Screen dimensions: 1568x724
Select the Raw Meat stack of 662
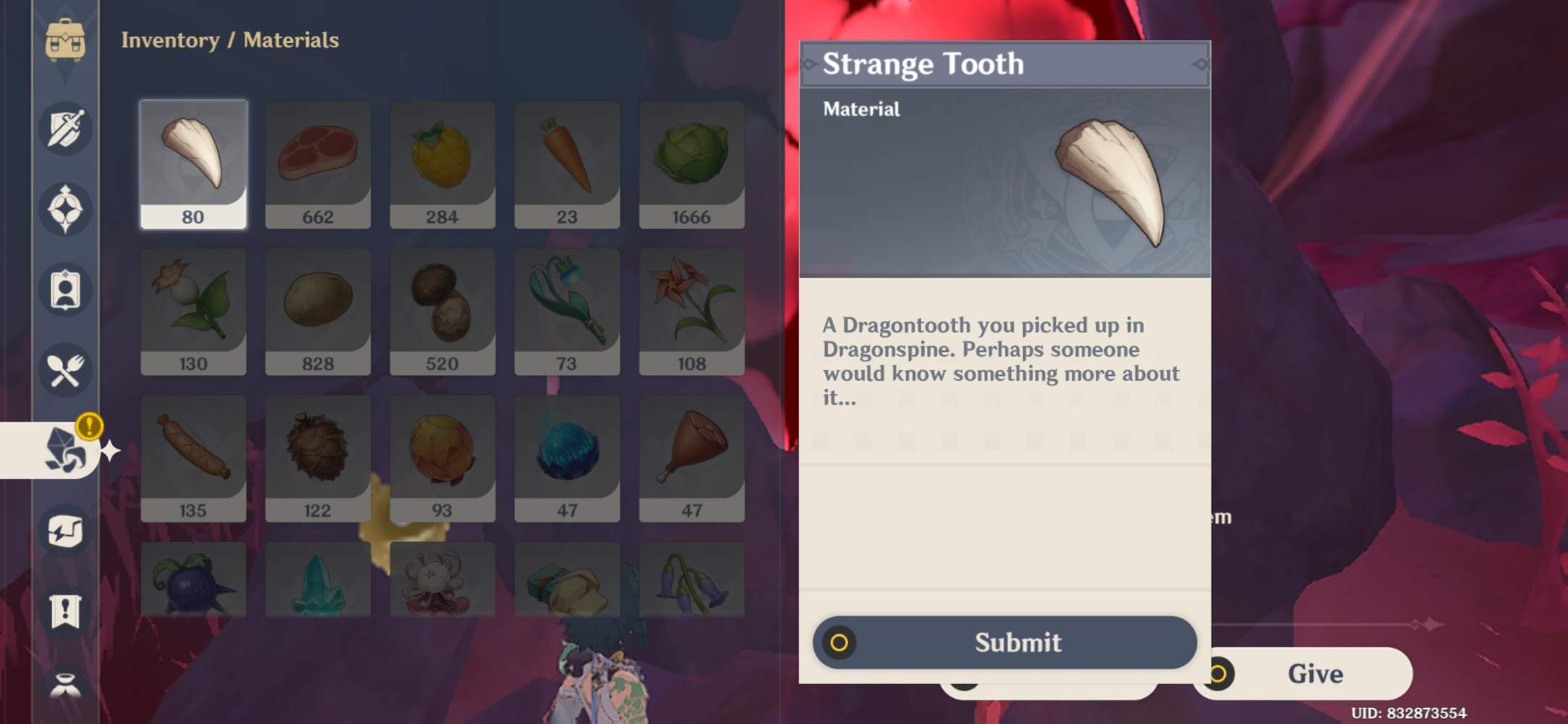(x=318, y=163)
